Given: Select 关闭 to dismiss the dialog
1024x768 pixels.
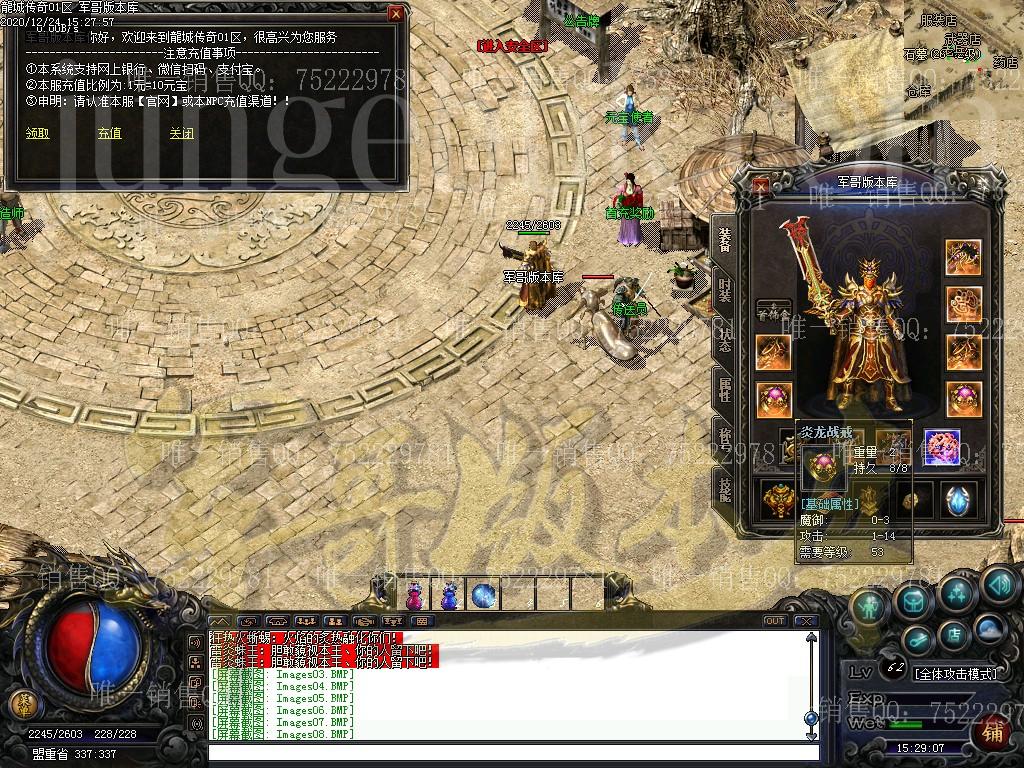Looking at the screenshot, I should coord(181,133).
